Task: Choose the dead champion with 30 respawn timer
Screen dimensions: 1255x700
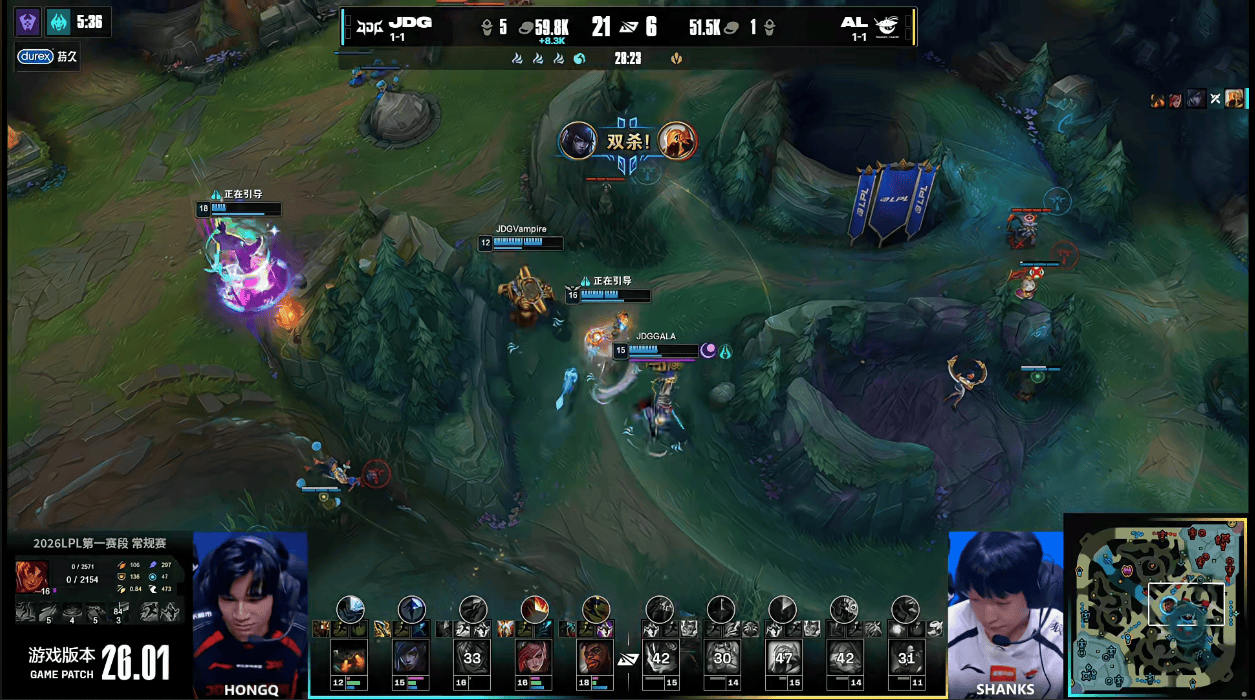Action: click(721, 658)
